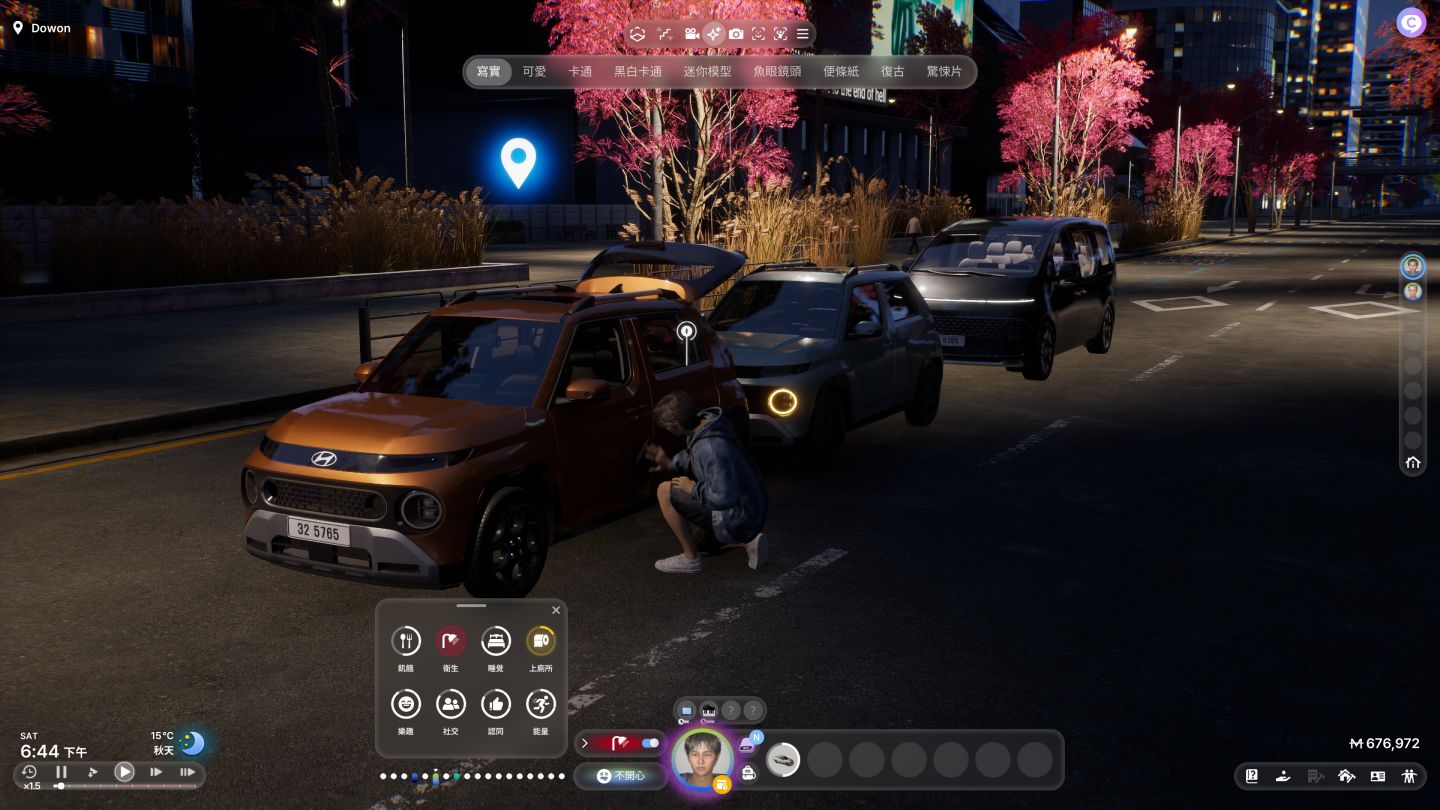Select the 飢餓 hunger need icon
This screenshot has height=810, width=1440.
pyautogui.click(x=405, y=641)
